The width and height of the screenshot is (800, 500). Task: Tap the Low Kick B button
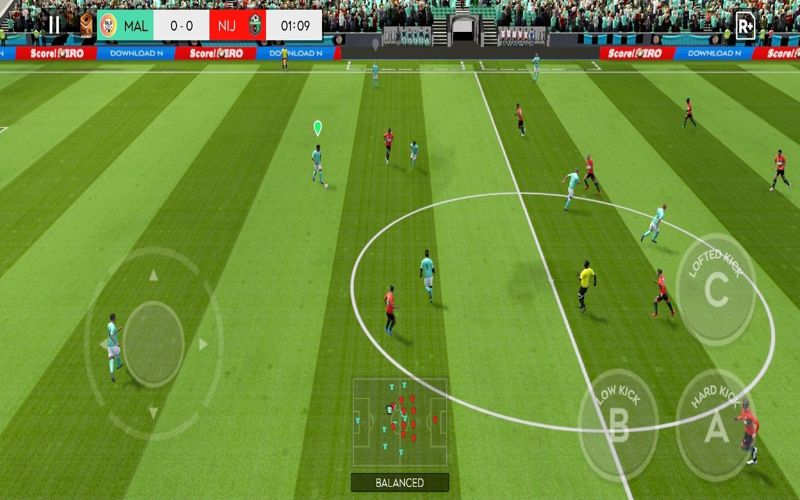point(620,425)
